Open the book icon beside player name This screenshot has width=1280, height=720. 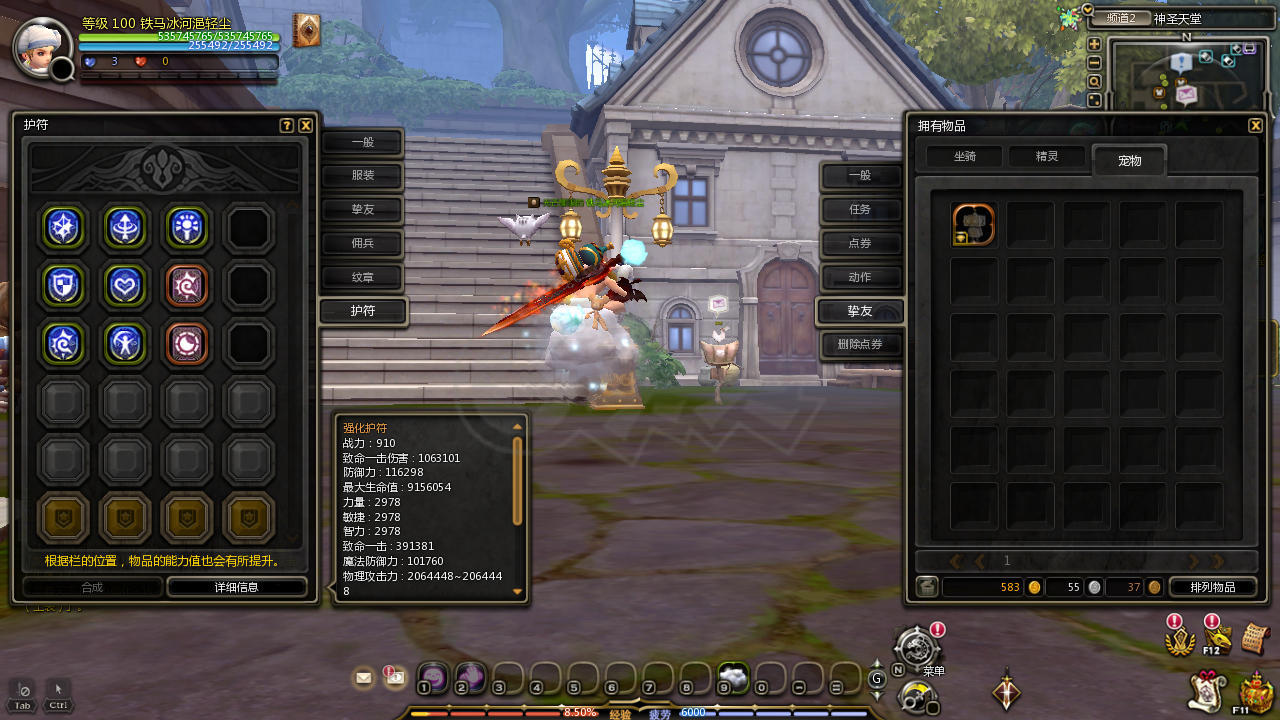click(x=306, y=31)
